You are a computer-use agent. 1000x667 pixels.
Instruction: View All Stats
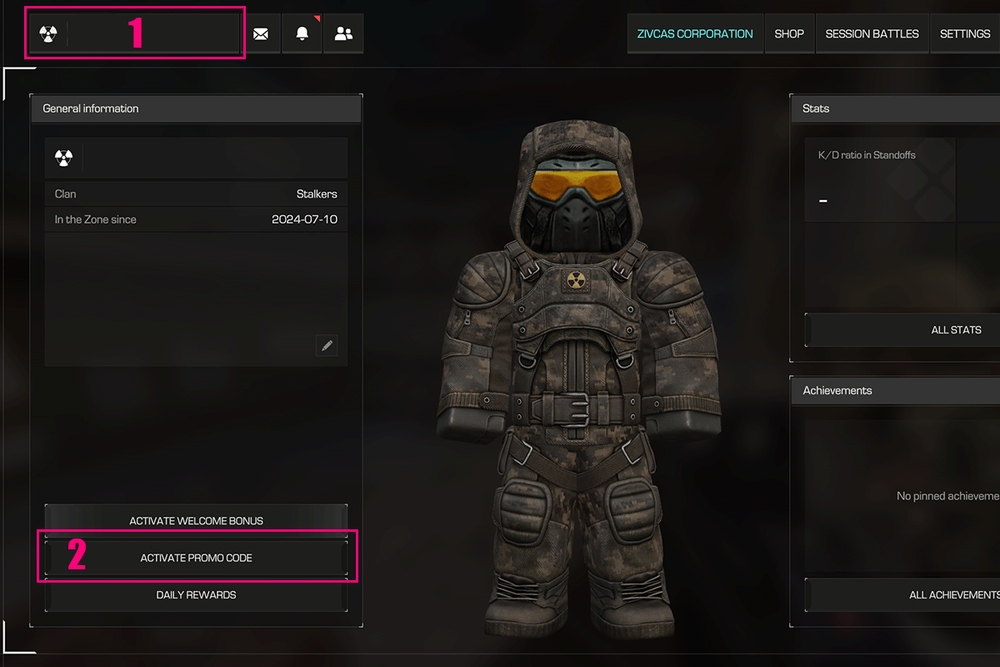[955, 330]
